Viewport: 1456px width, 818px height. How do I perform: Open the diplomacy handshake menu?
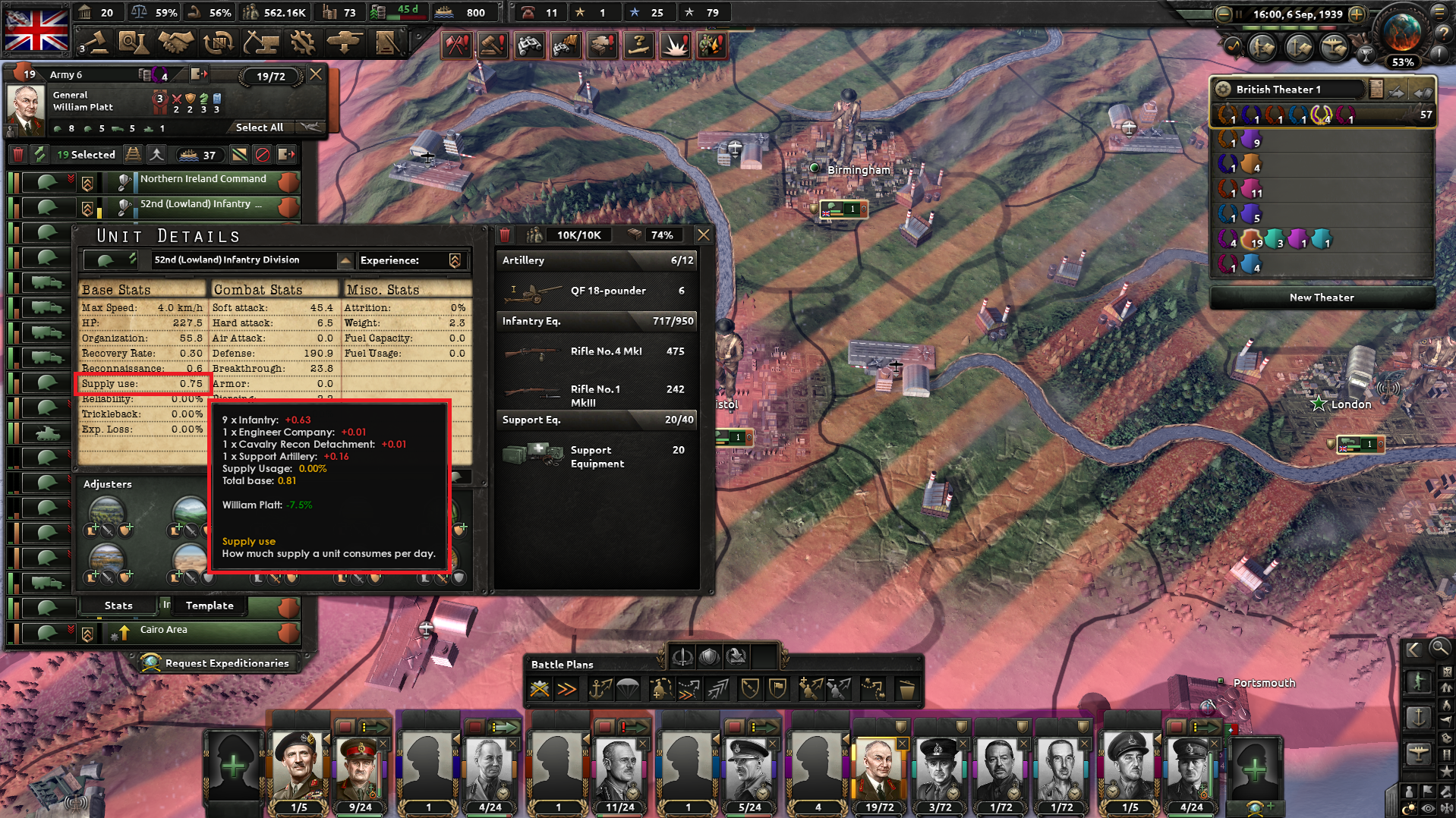175,43
